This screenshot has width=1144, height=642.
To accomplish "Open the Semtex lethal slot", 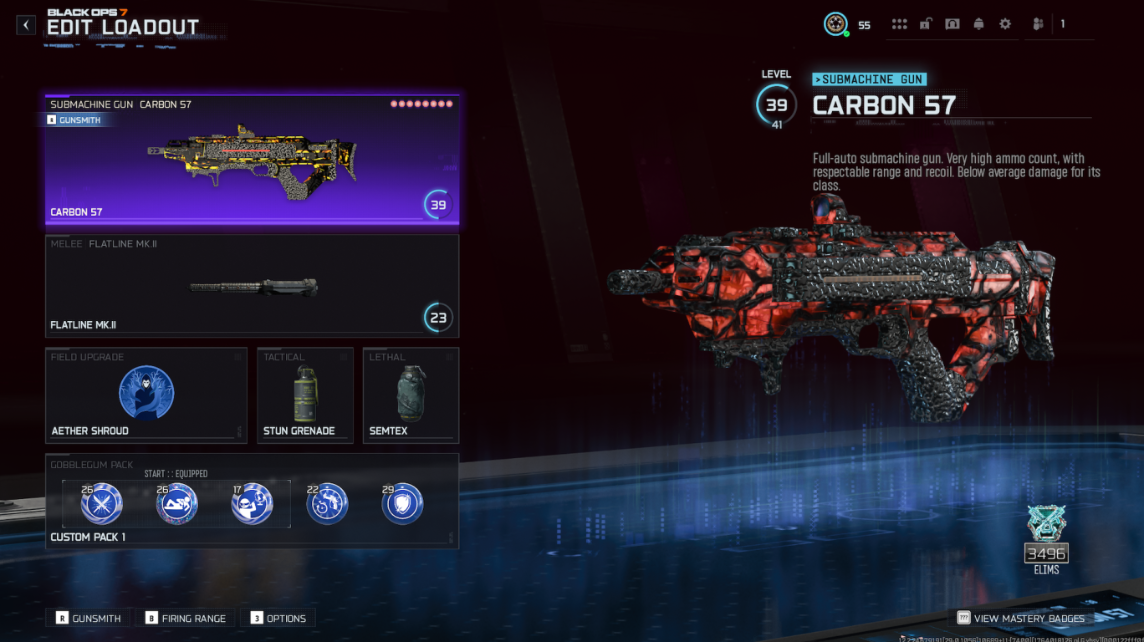I will click(x=411, y=395).
